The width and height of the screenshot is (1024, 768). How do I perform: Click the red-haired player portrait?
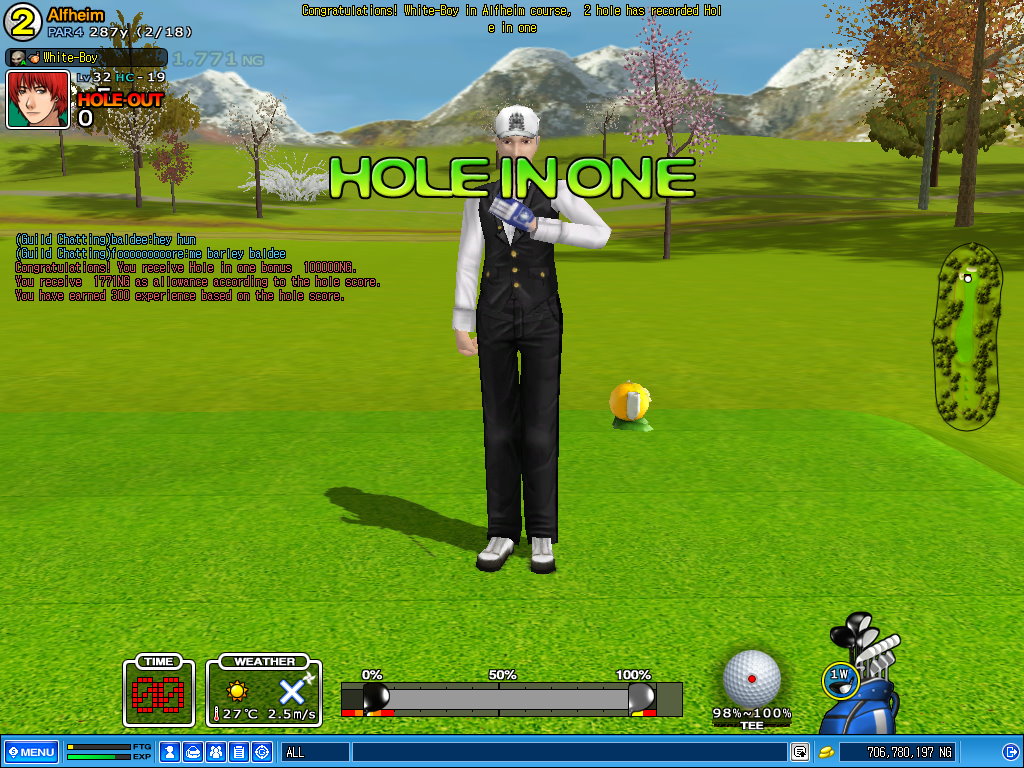point(38,99)
